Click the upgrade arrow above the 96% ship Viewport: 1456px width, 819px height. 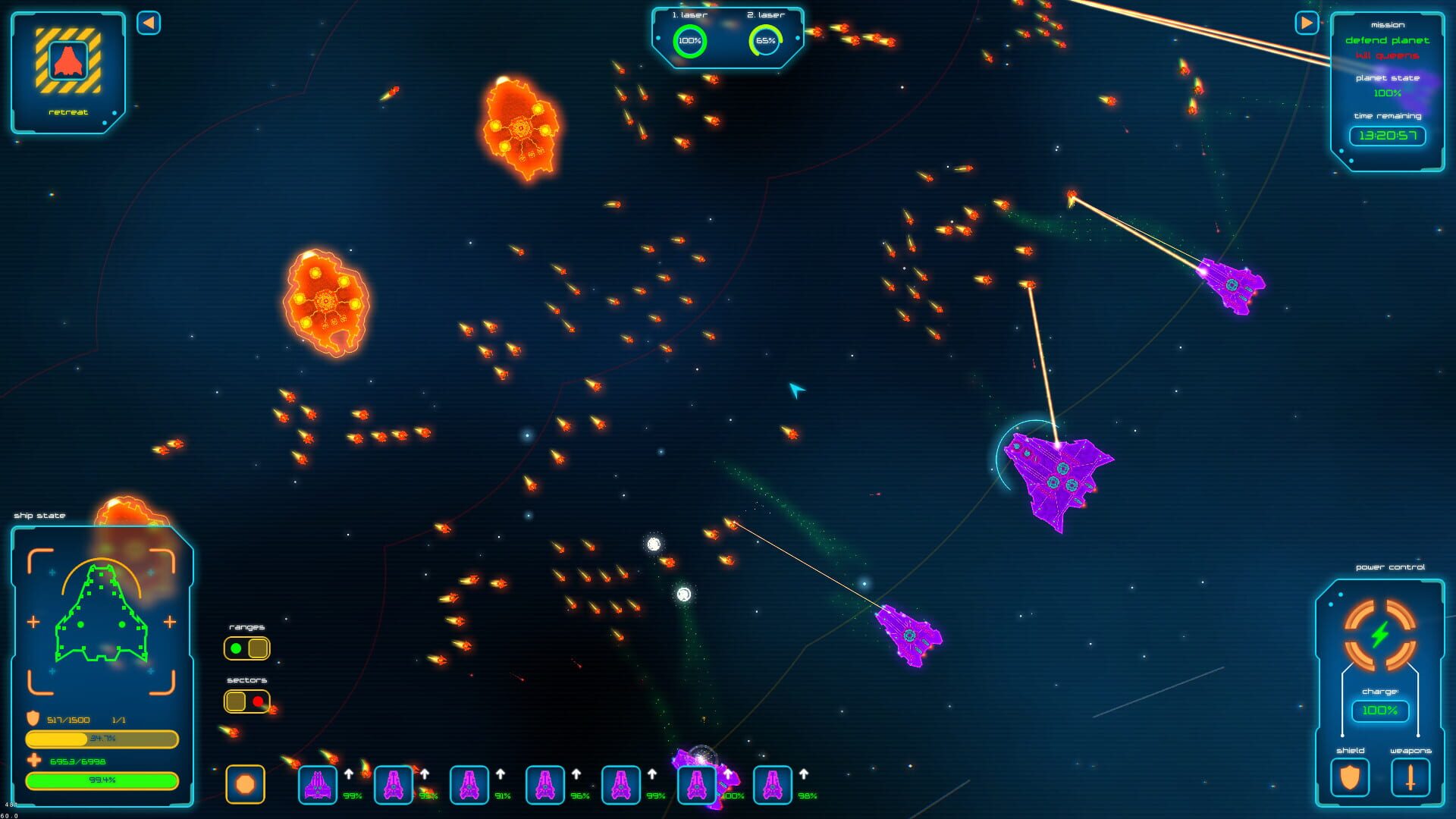click(x=576, y=775)
